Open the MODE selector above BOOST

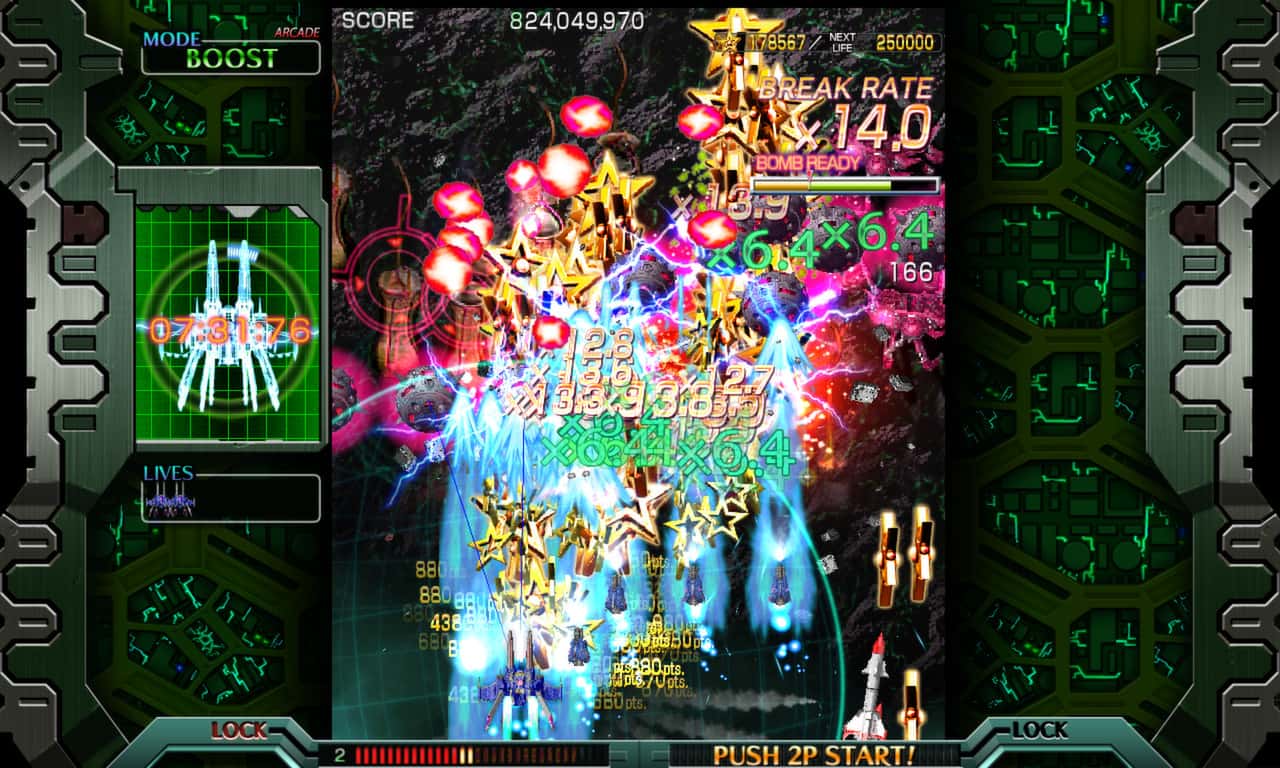(172, 38)
